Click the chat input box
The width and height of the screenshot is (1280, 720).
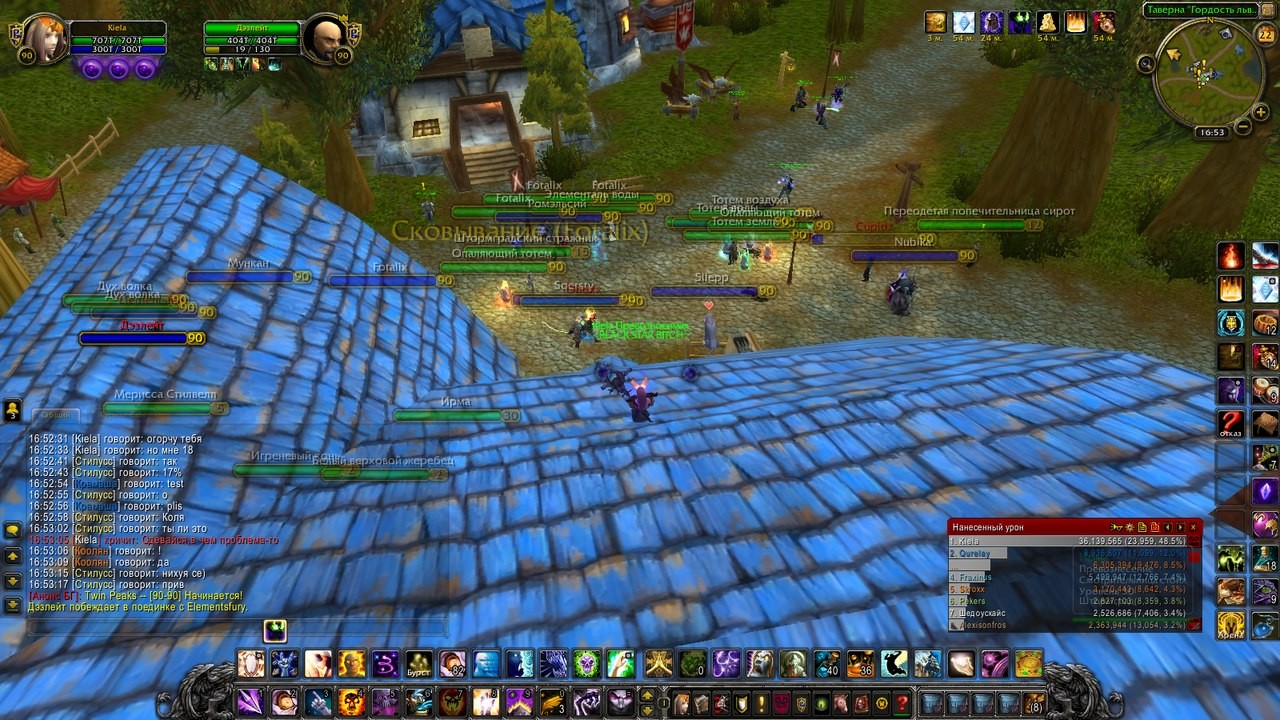pyautogui.click(x=235, y=628)
